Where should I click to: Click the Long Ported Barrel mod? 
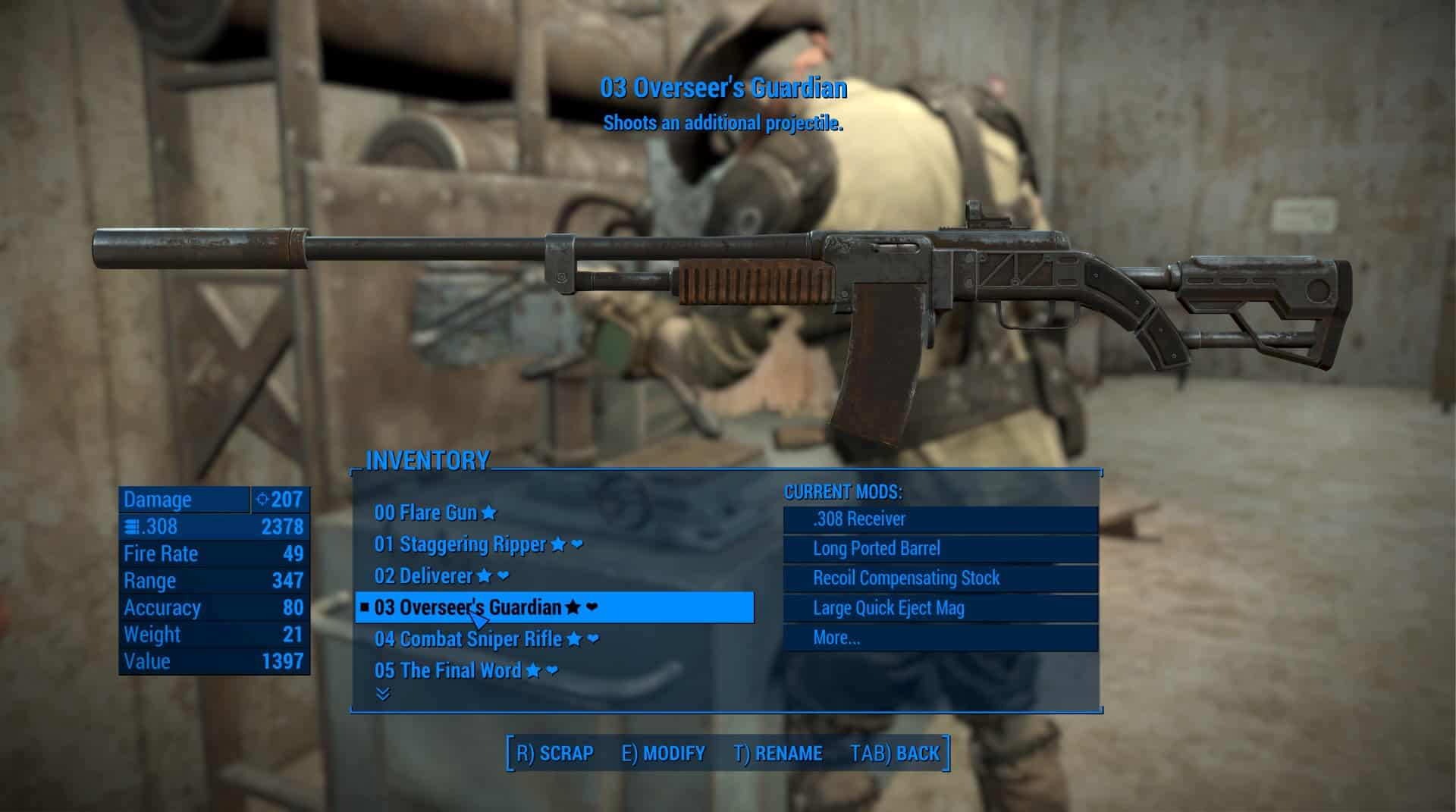[x=940, y=548]
